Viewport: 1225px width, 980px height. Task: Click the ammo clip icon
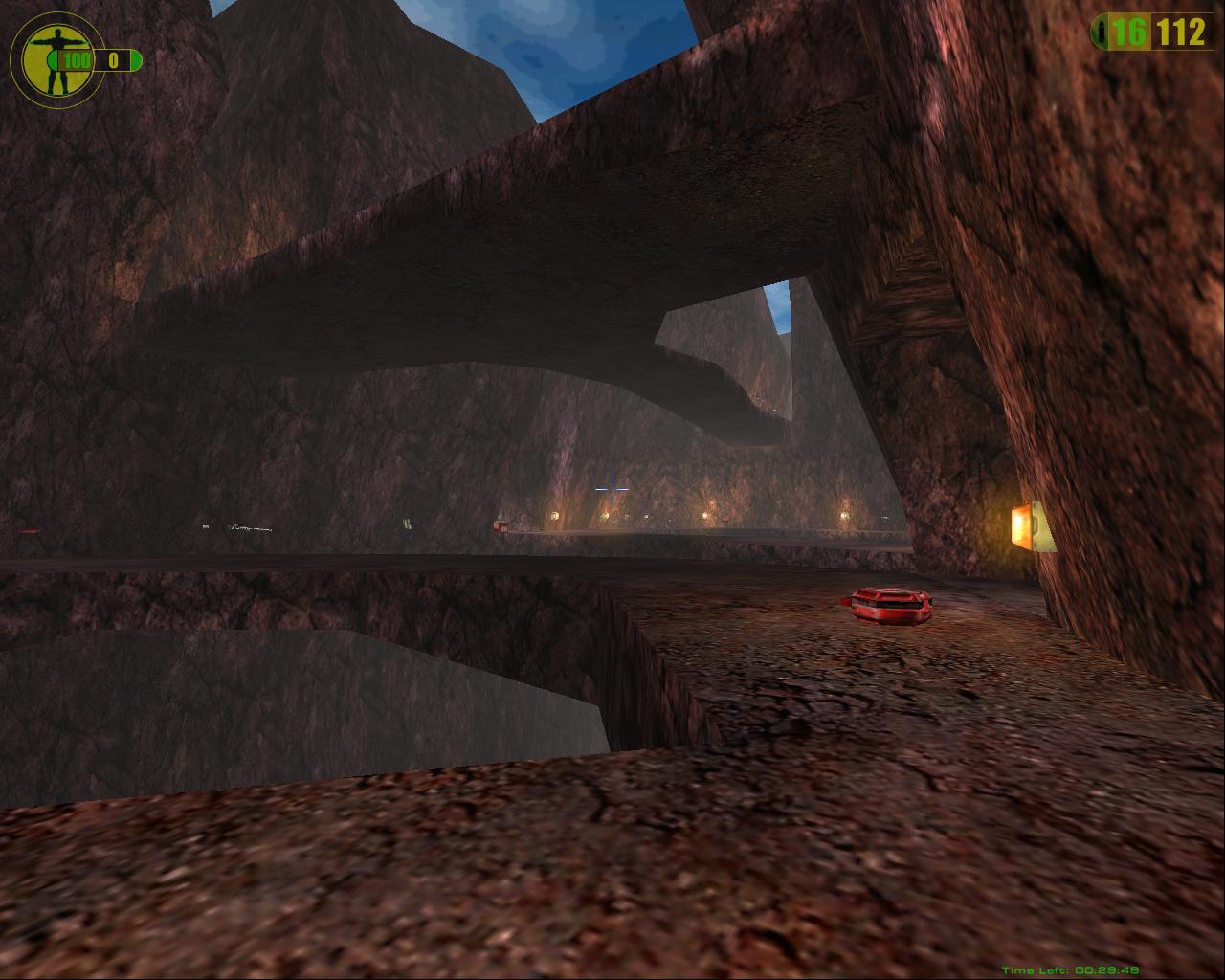1101,33
